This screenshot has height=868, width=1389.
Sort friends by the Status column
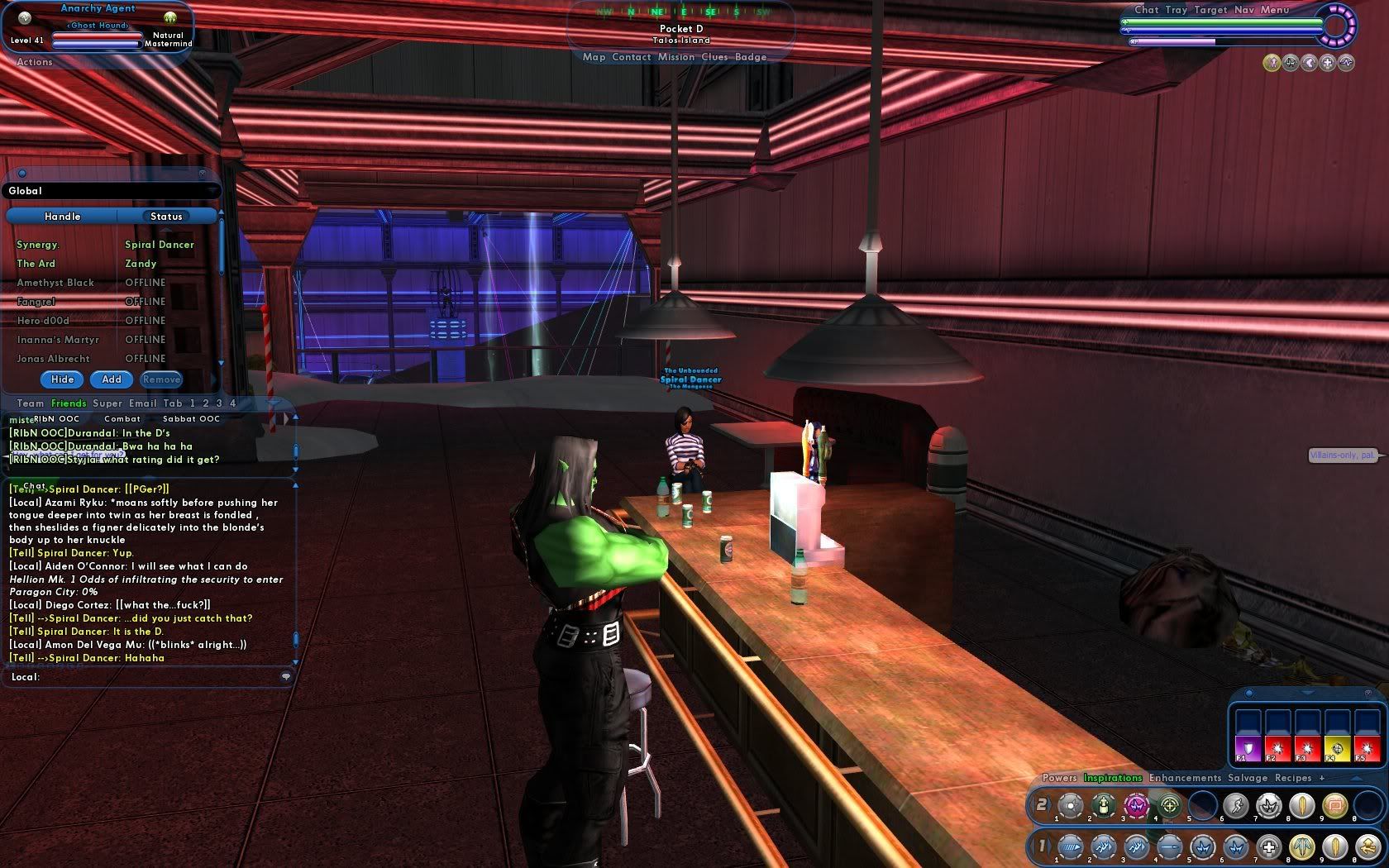tap(166, 217)
